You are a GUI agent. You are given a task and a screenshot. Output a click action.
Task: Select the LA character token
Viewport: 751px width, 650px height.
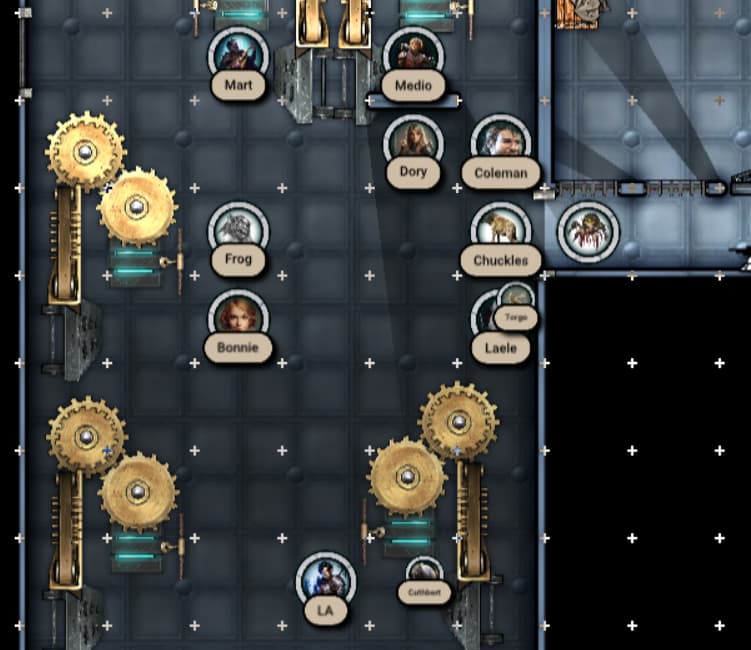tap(325, 580)
